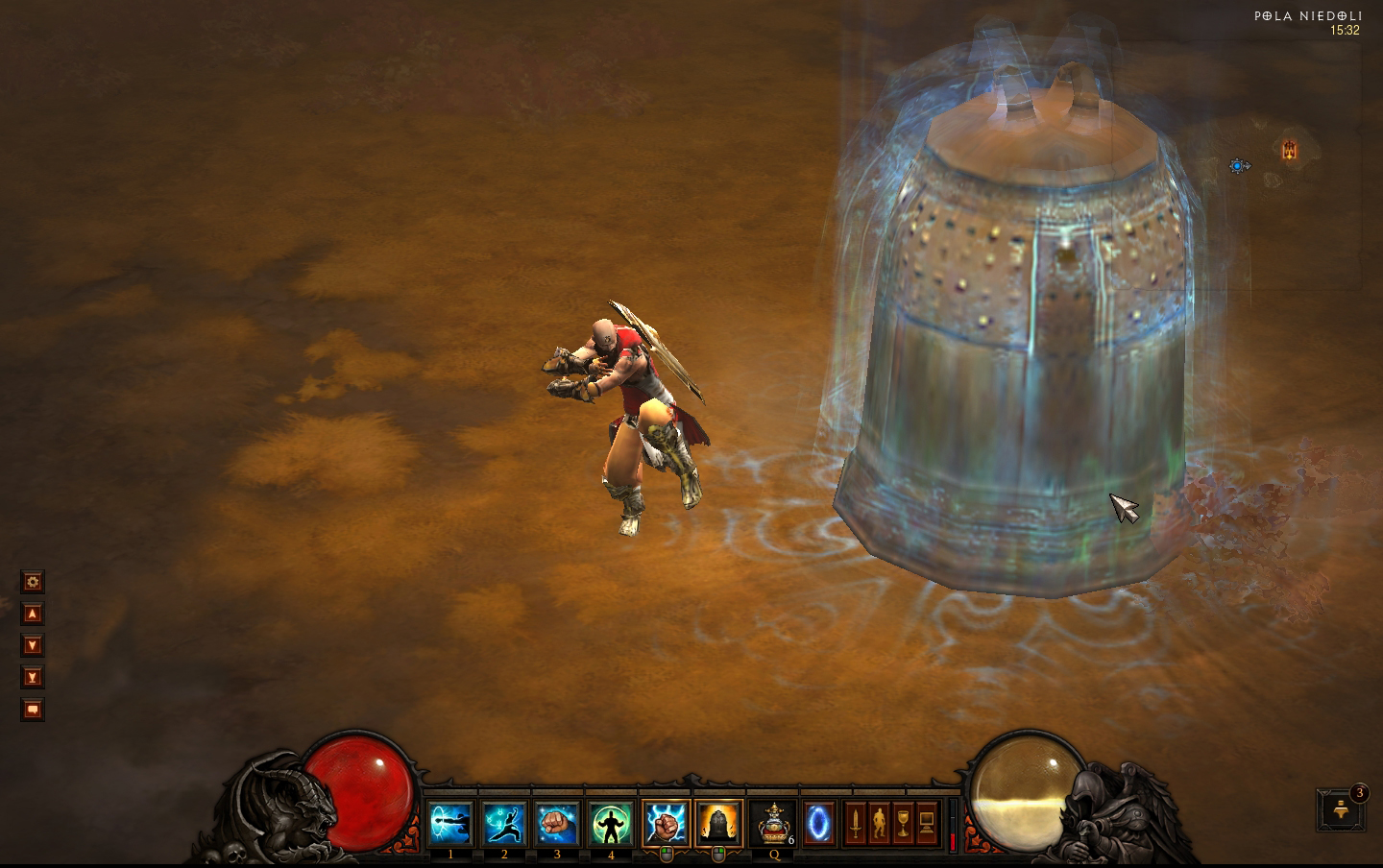1383x868 pixels.
Task: Open the blue town portal
Action: coord(819,824)
